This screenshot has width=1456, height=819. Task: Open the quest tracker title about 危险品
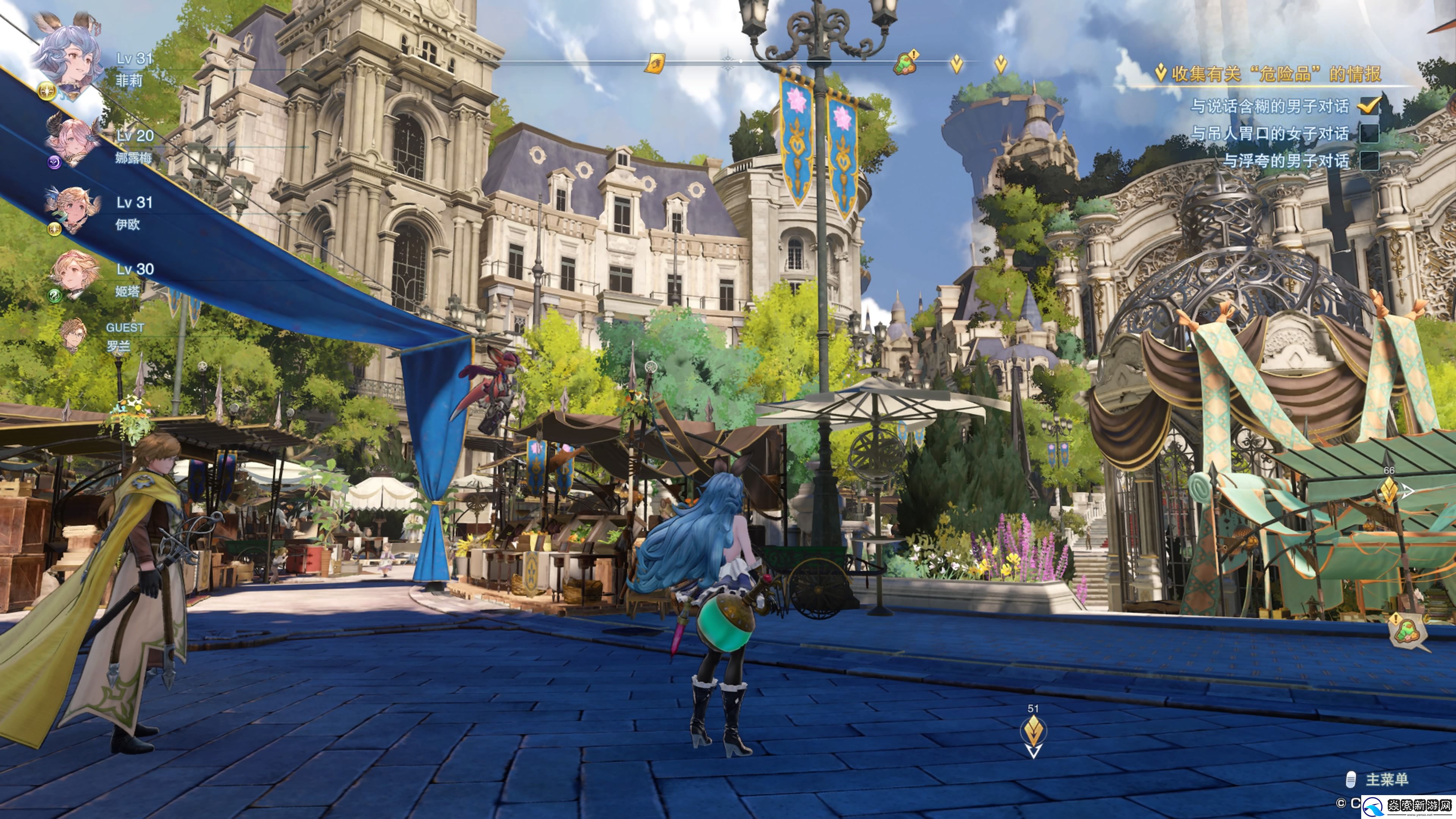[1275, 74]
